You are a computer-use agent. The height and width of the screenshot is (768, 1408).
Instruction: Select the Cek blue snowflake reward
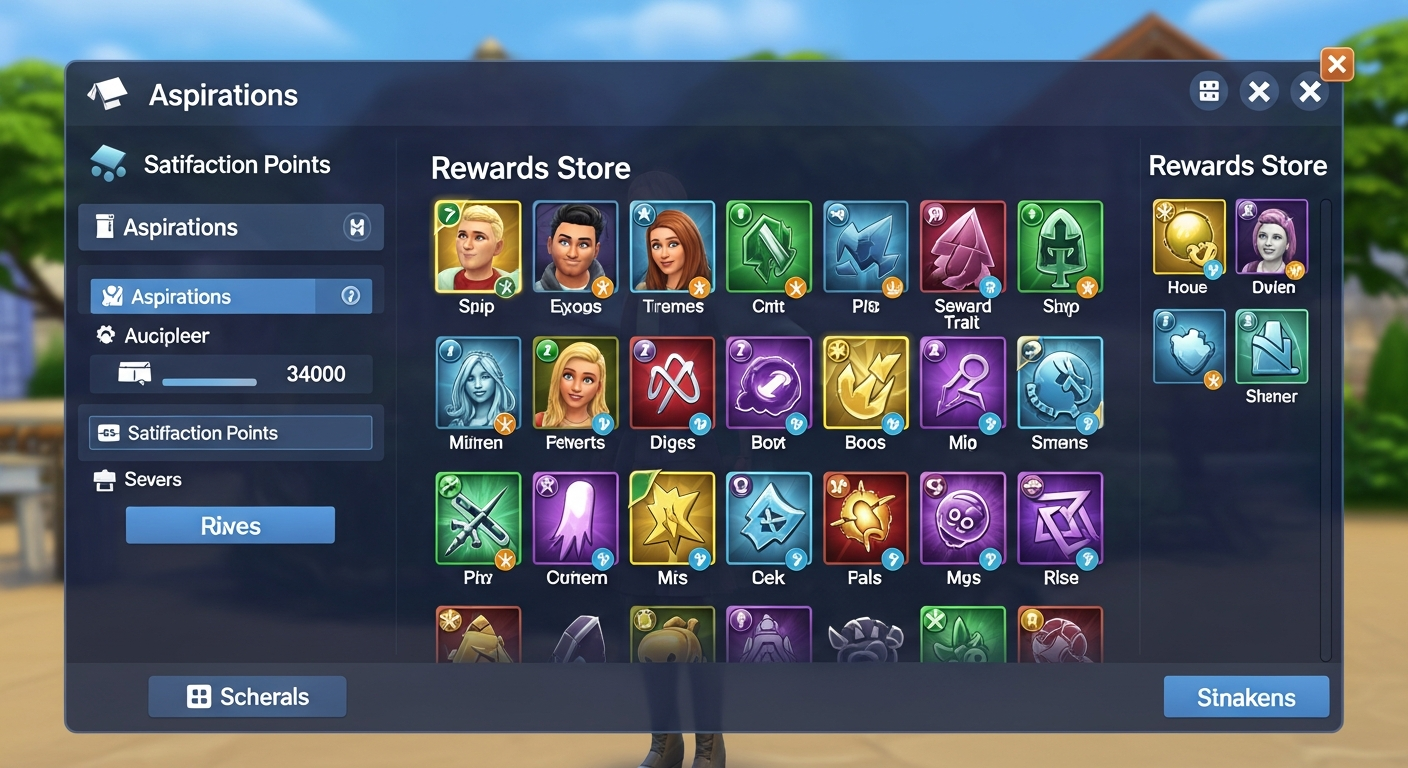(768, 520)
